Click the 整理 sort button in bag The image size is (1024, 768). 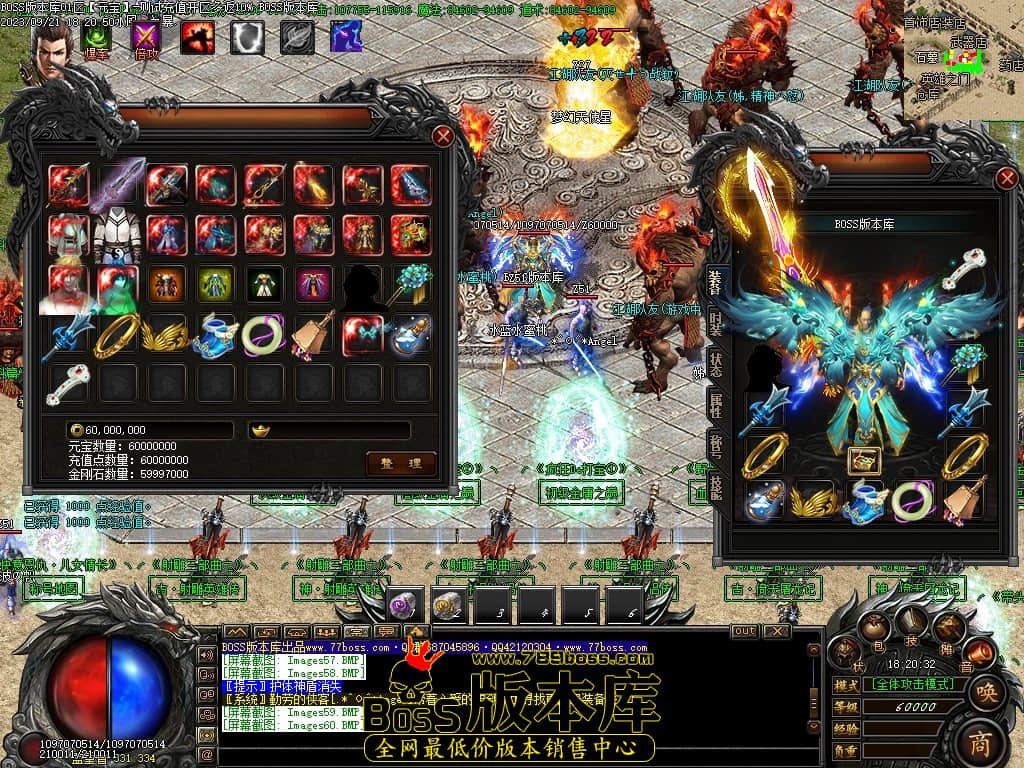tap(401, 463)
